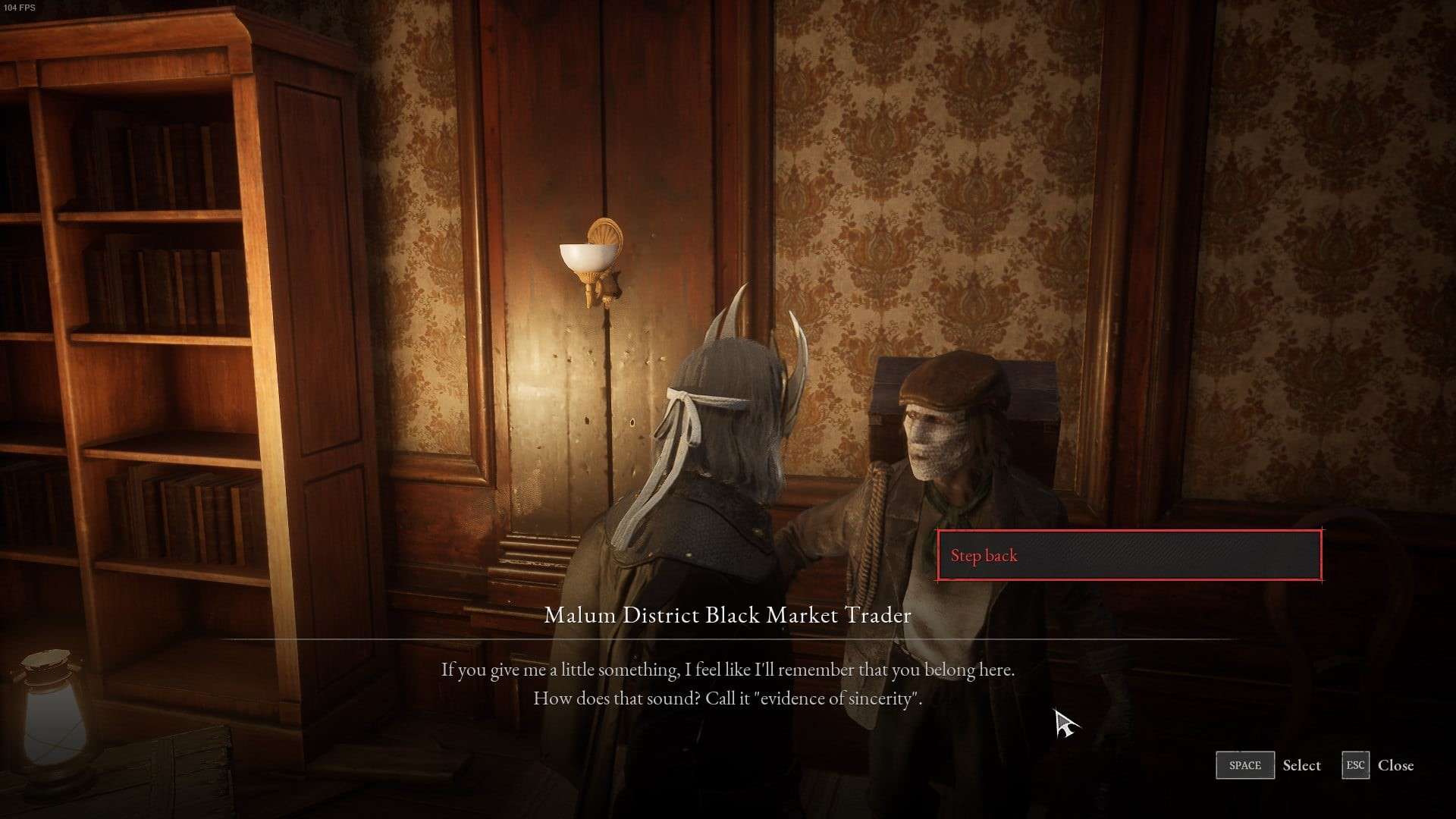Choose the "Step back" dialogue option
This screenshot has width=1456, height=819.
point(1128,556)
